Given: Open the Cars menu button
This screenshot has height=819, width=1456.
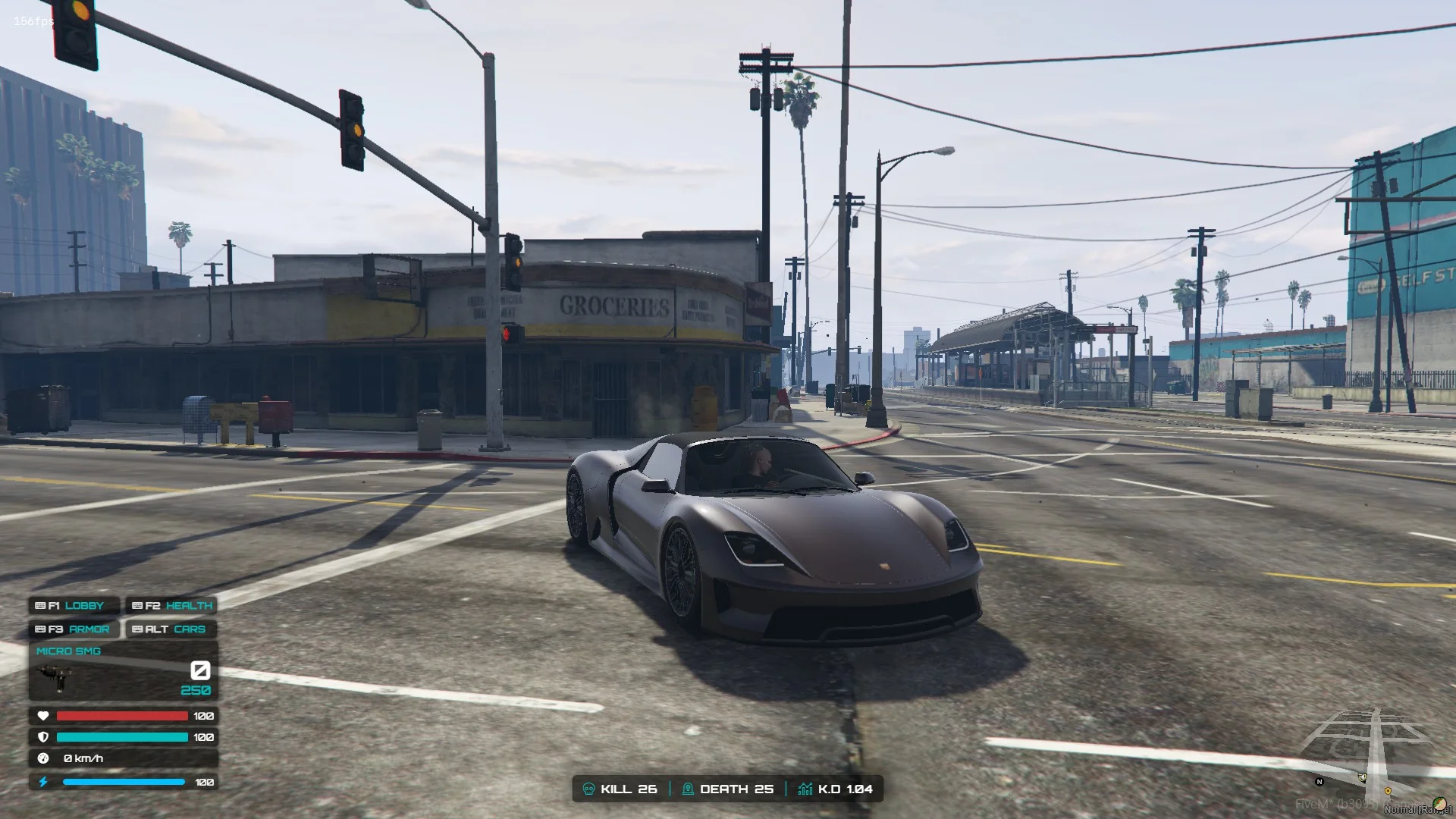Looking at the screenshot, I should tap(171, 629).
